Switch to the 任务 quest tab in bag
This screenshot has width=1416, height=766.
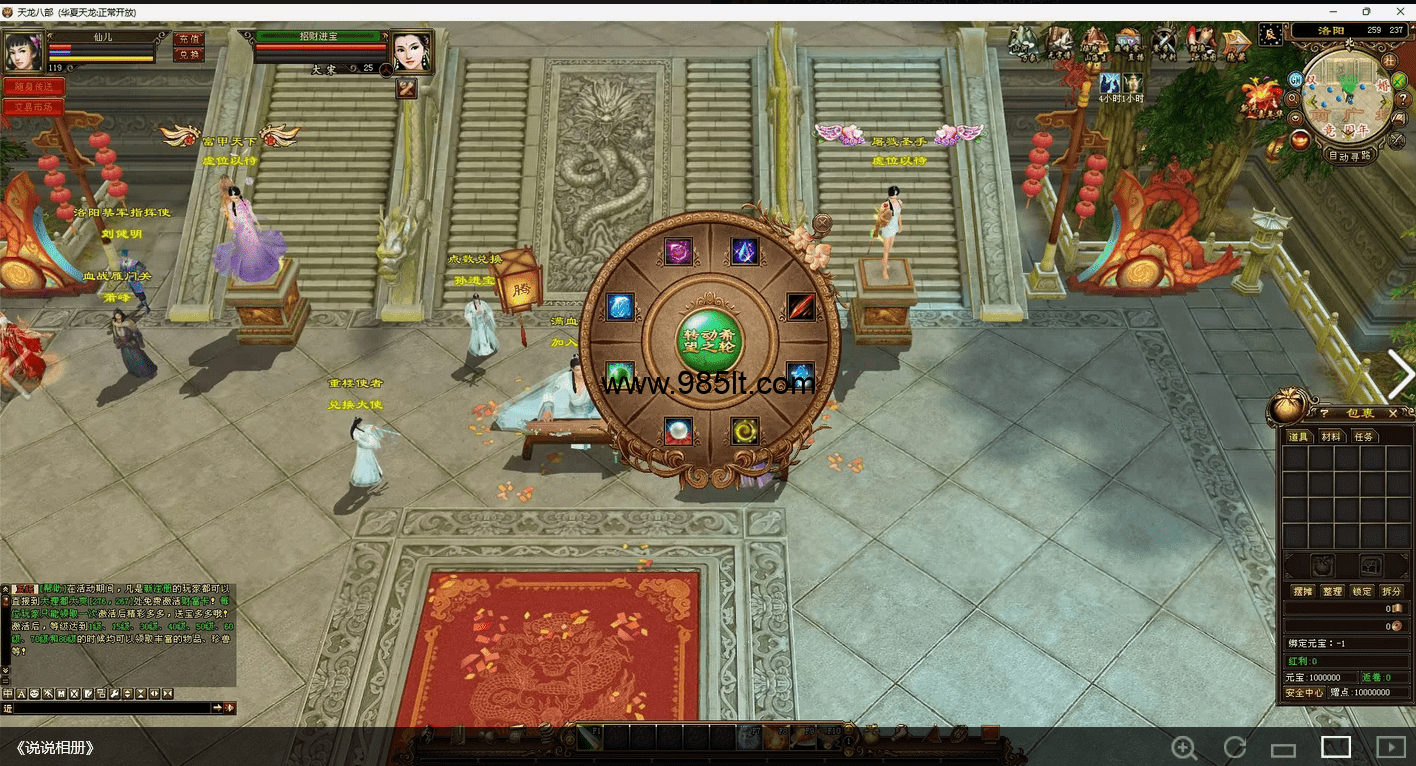(1362, 437)
